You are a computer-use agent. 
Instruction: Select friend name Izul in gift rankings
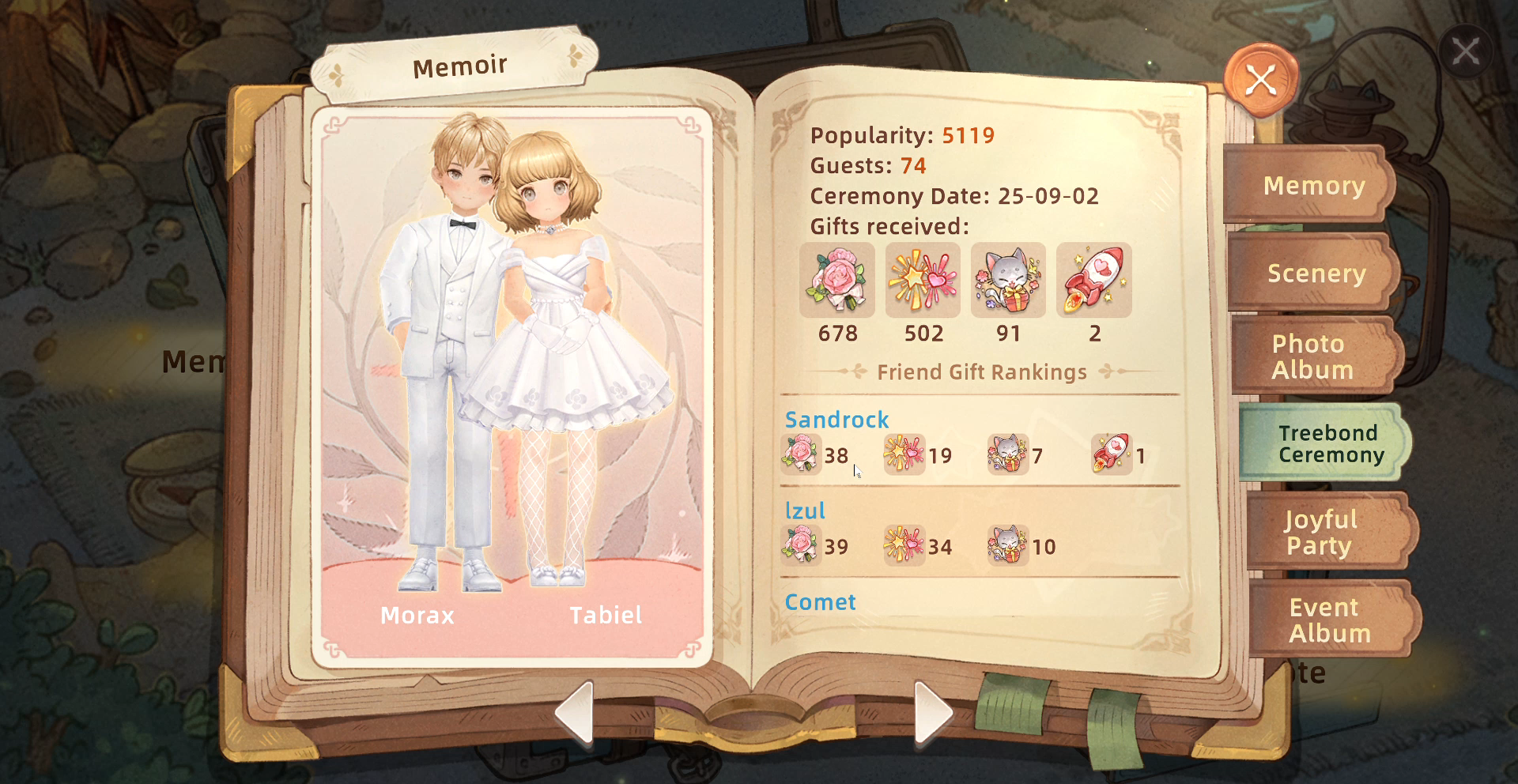coord(805,511)
